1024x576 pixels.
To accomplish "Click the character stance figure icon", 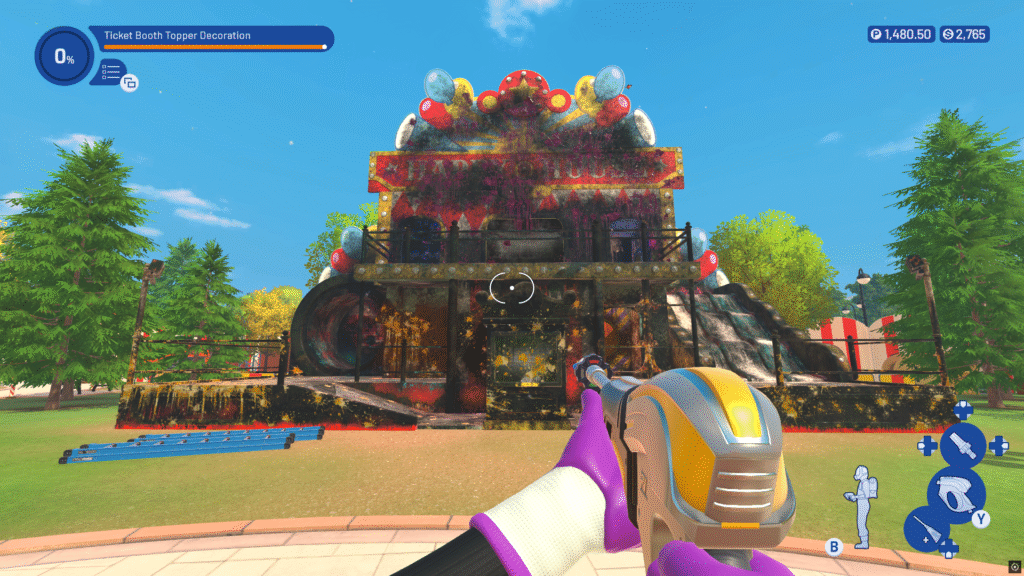I will (x=860, y=506).
